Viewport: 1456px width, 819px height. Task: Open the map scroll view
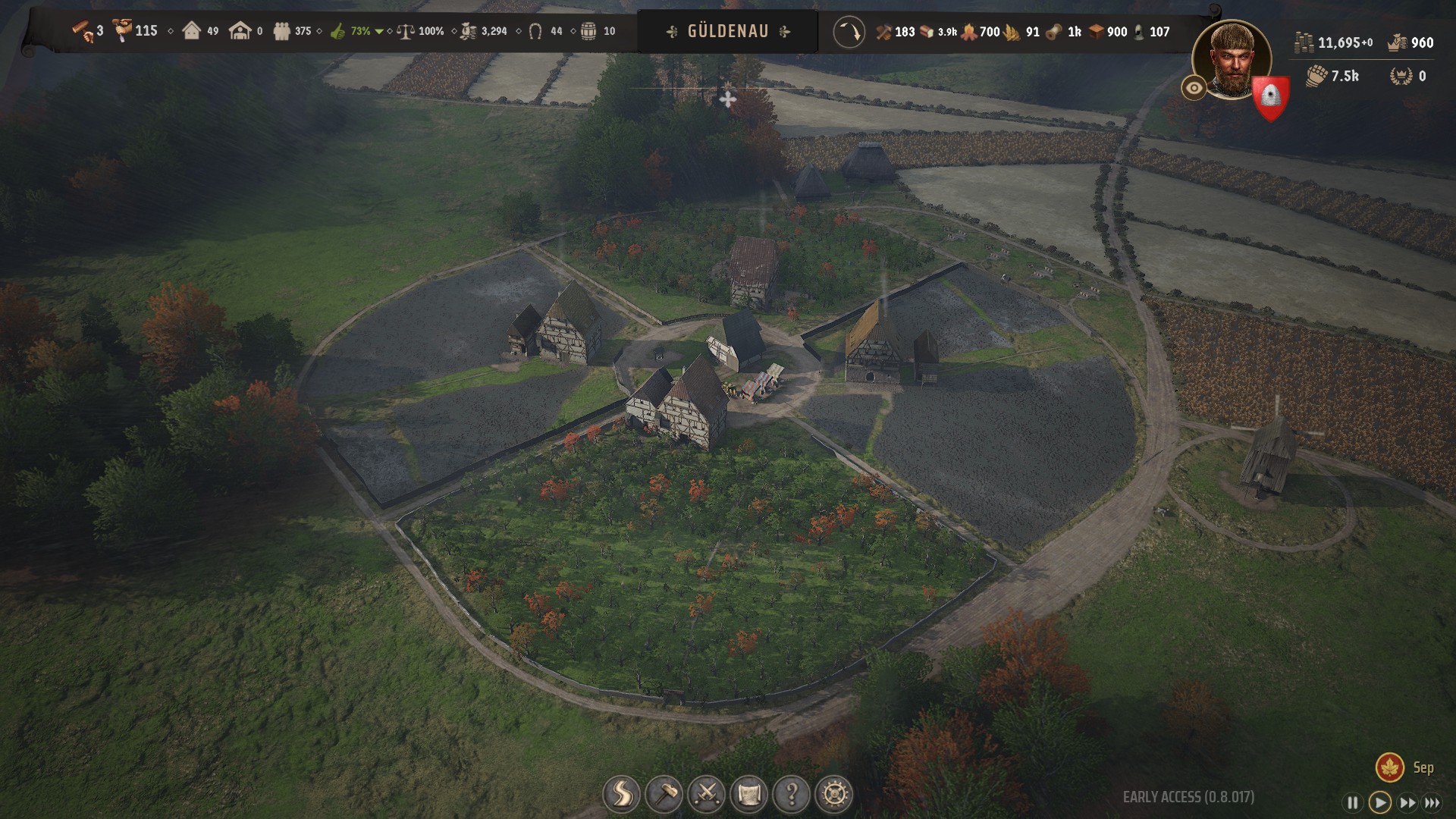click(749, 795)
